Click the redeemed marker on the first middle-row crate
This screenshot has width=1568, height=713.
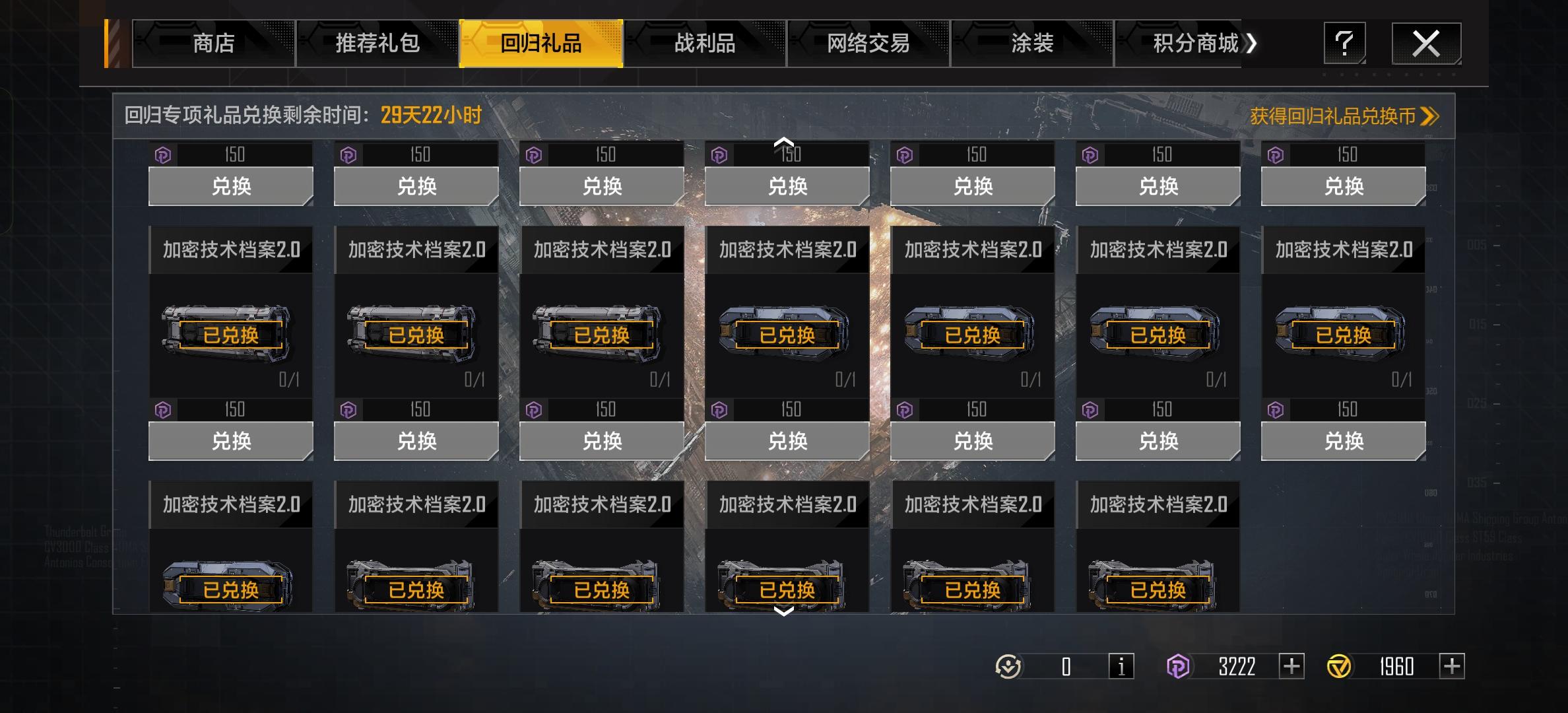[x=230, y=335]
